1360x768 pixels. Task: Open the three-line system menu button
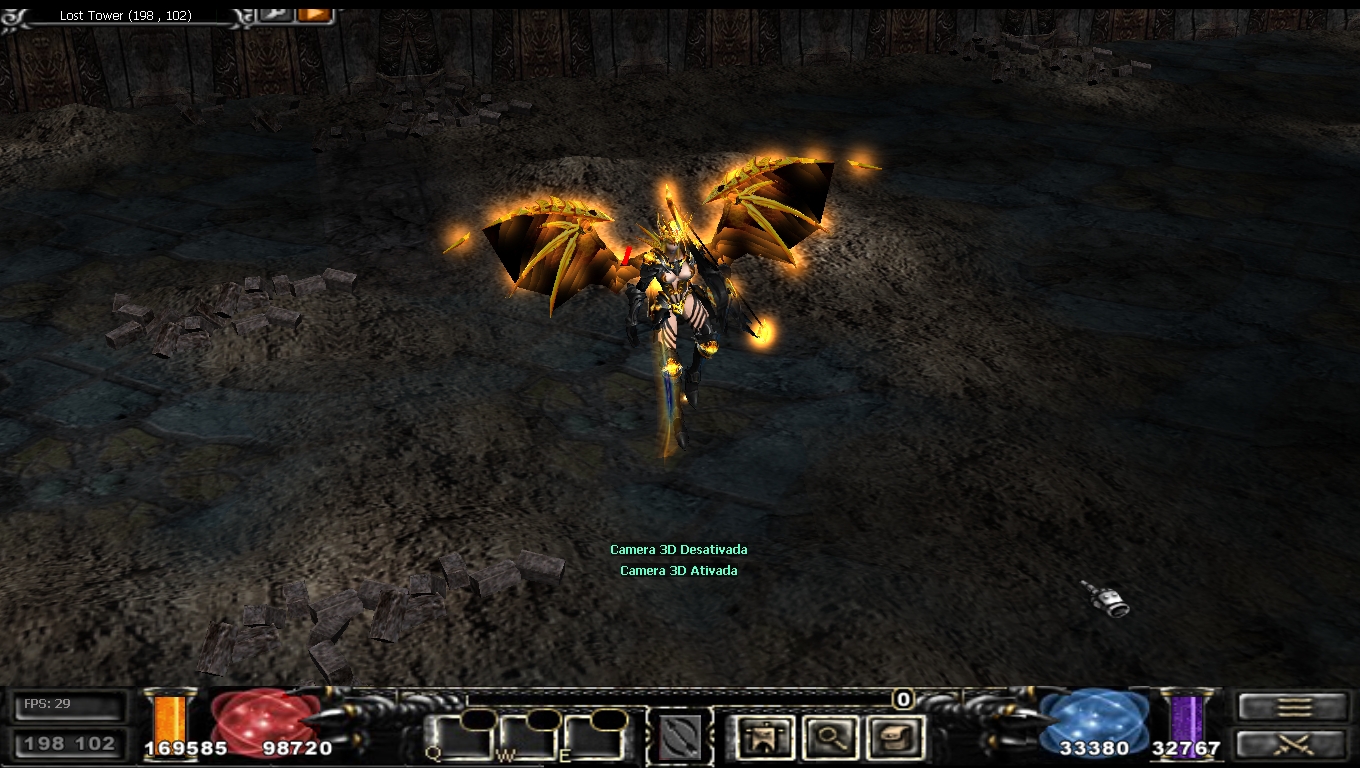click(1293, 707)
